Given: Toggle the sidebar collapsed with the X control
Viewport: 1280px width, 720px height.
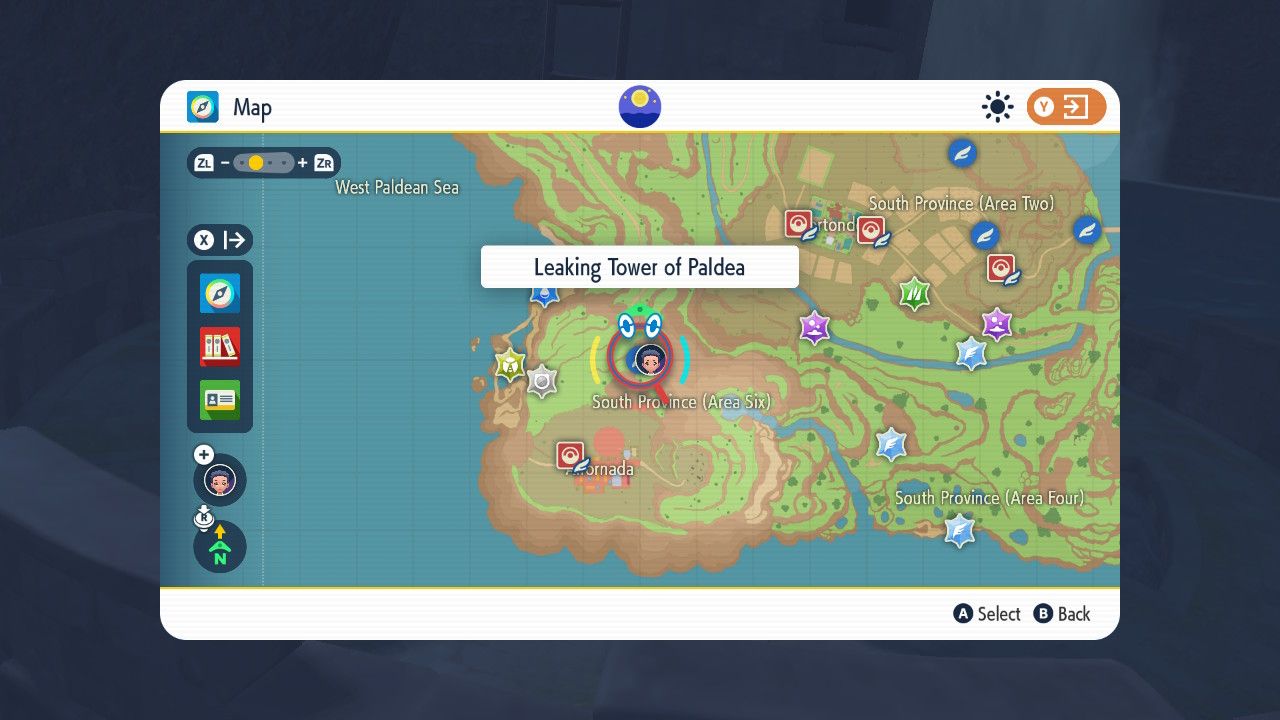Looking at the screenshot, I should click(203, 240).
